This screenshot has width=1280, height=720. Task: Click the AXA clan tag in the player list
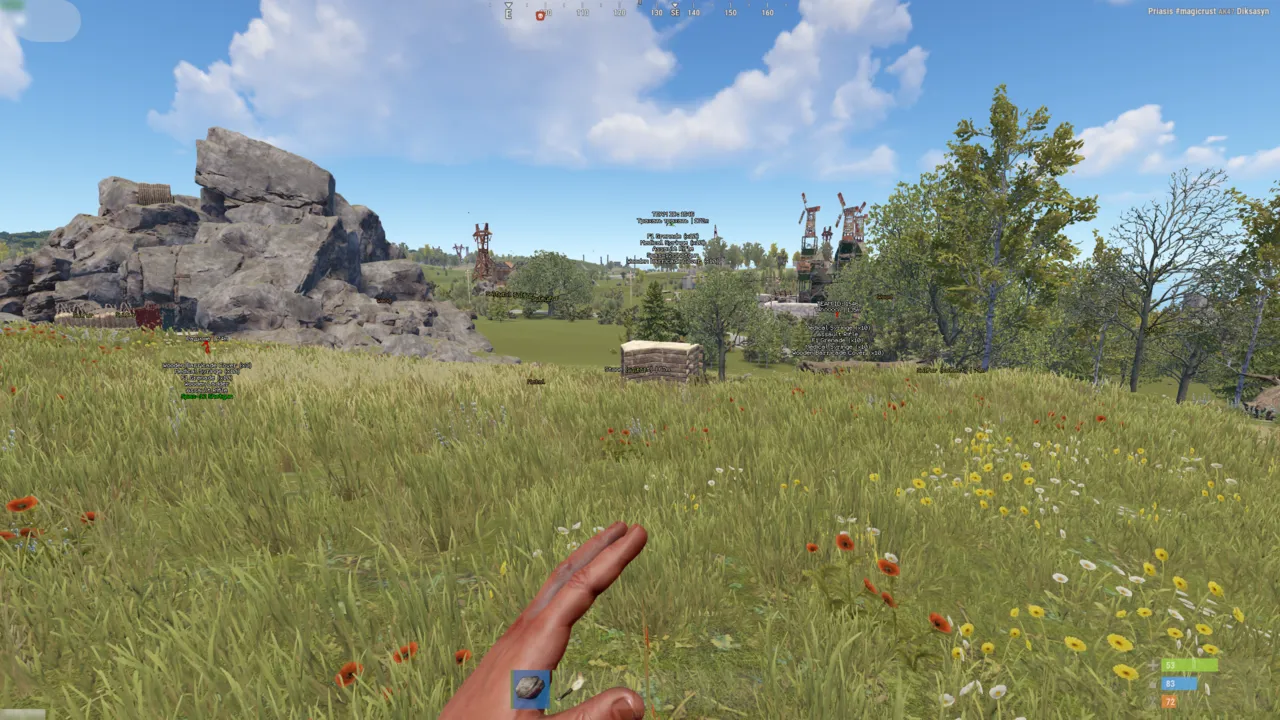(1225, 11)
